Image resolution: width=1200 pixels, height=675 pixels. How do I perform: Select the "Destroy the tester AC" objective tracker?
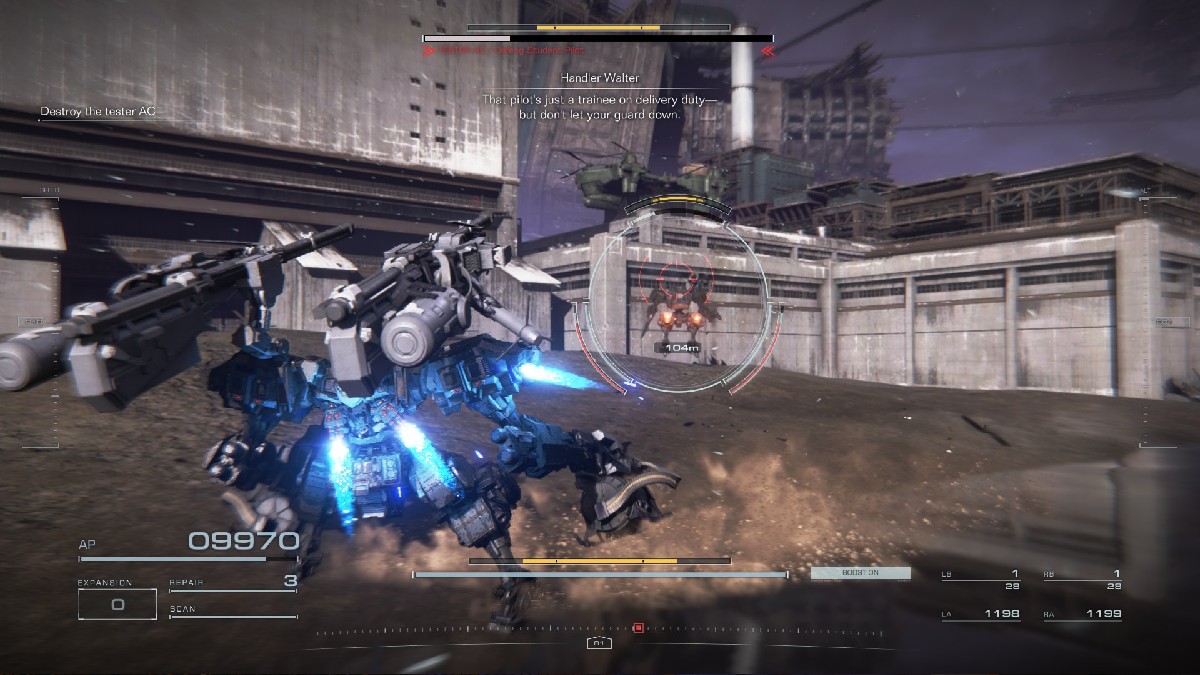tap(99, 111)
